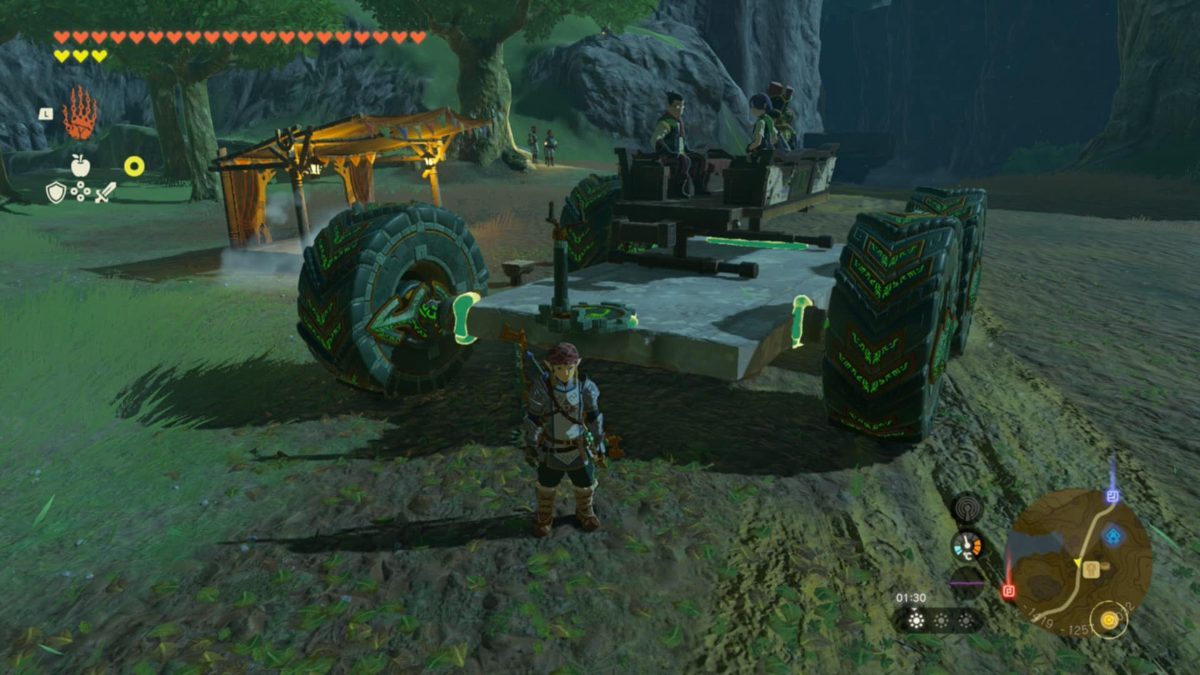Select the purple pin marker atop minimap

click(x=1112, y=495)
